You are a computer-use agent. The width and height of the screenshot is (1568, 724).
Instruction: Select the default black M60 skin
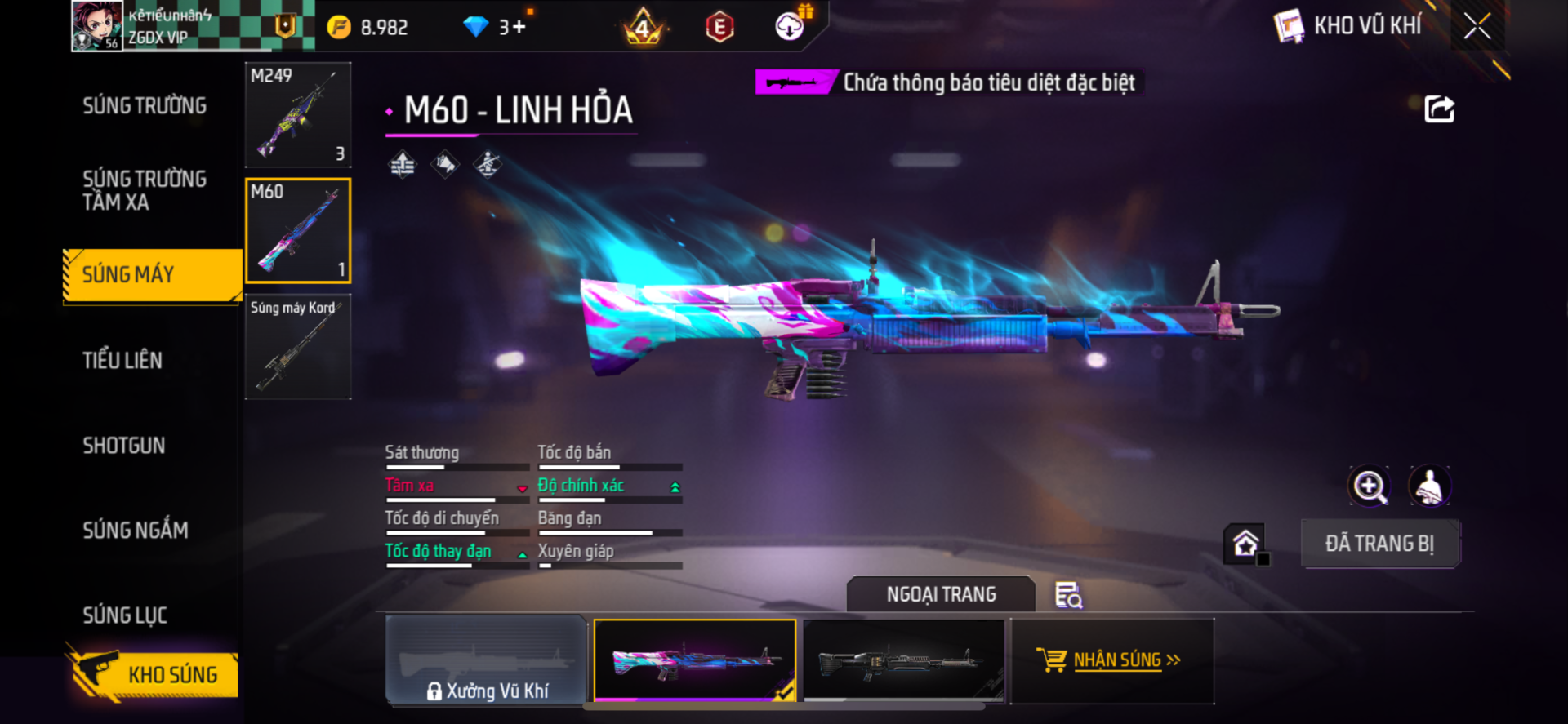pos(903,660)
